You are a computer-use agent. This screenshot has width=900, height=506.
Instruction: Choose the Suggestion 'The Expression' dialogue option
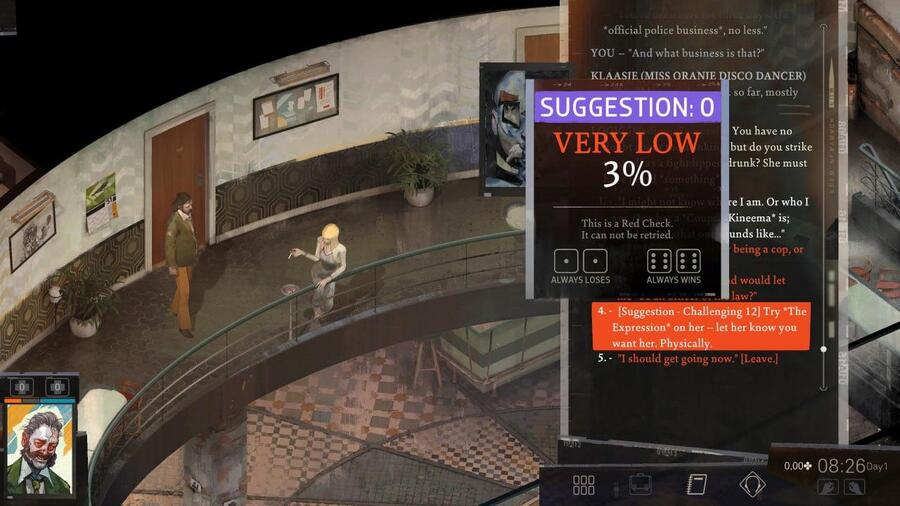coord(700,327)
